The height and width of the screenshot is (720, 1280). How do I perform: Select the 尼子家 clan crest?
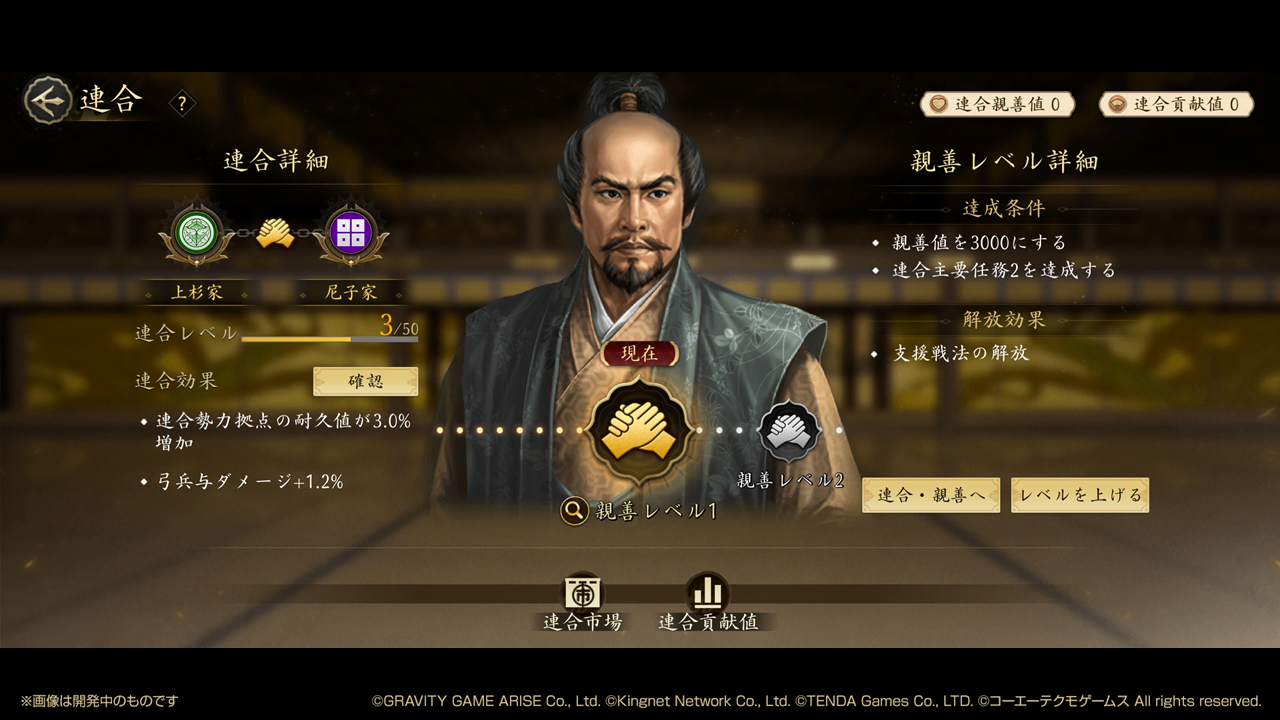(x=351, y=233)
